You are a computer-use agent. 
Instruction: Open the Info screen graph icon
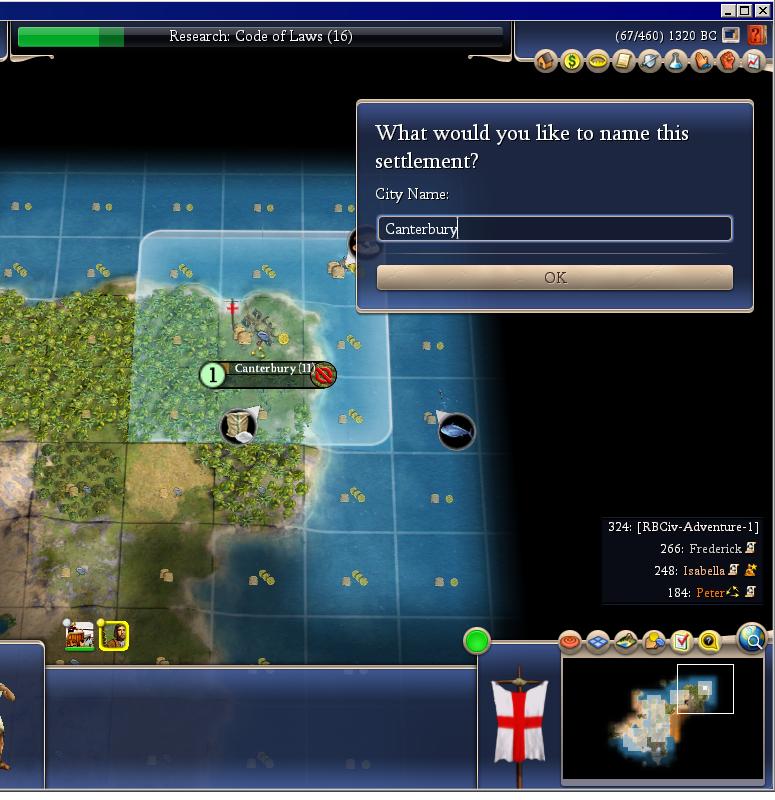753,62
